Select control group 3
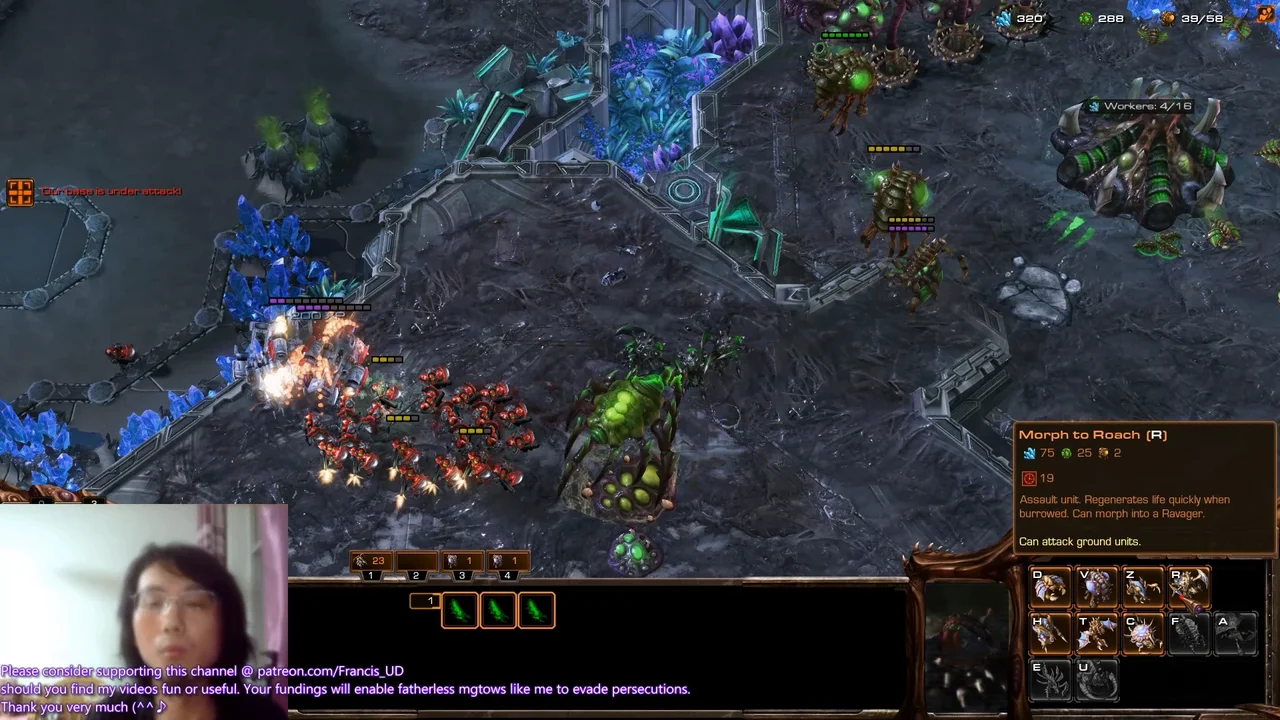This screenshot has width=1280, height=720. pos(462,565)
